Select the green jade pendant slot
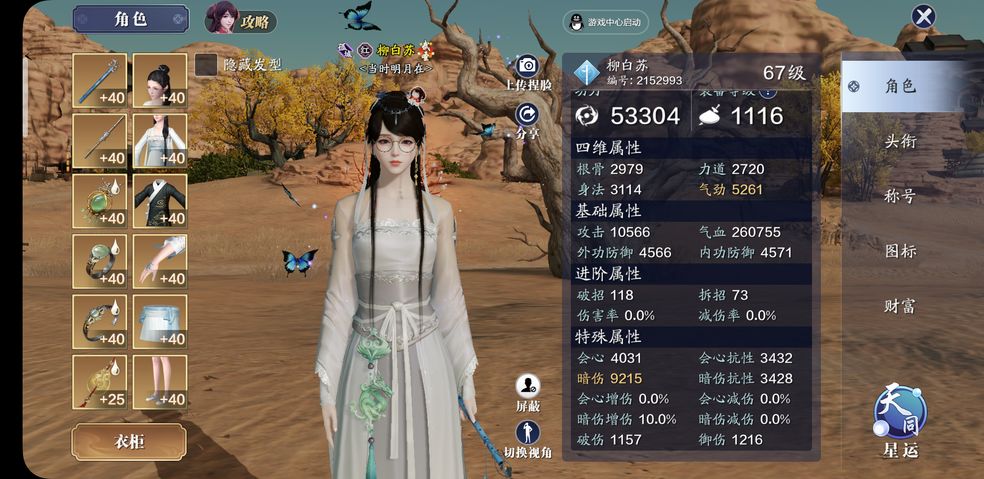The height and width of the screenshot is (479, 984). coord(99,201)
